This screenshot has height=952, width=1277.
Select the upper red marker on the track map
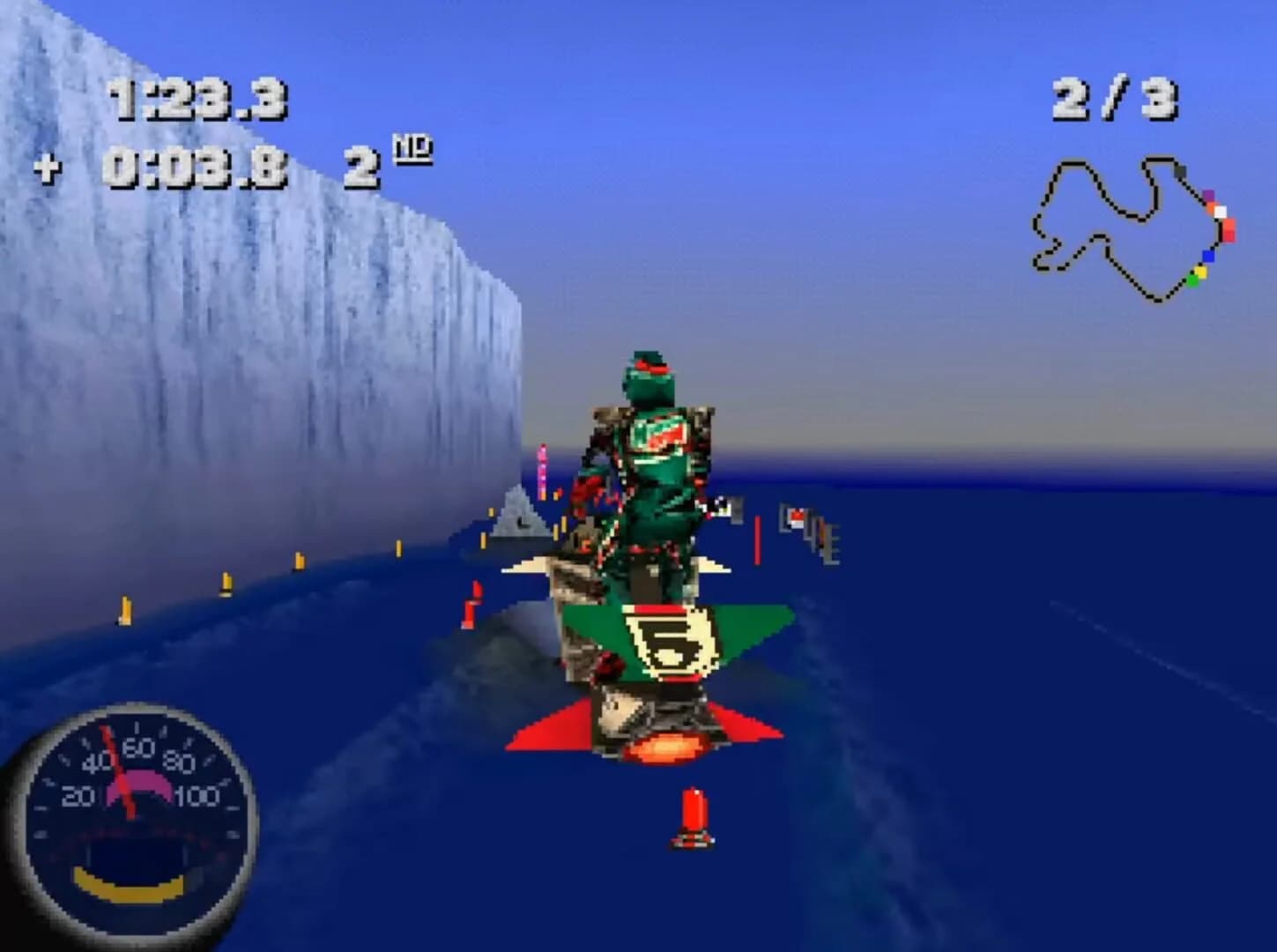1229,225
